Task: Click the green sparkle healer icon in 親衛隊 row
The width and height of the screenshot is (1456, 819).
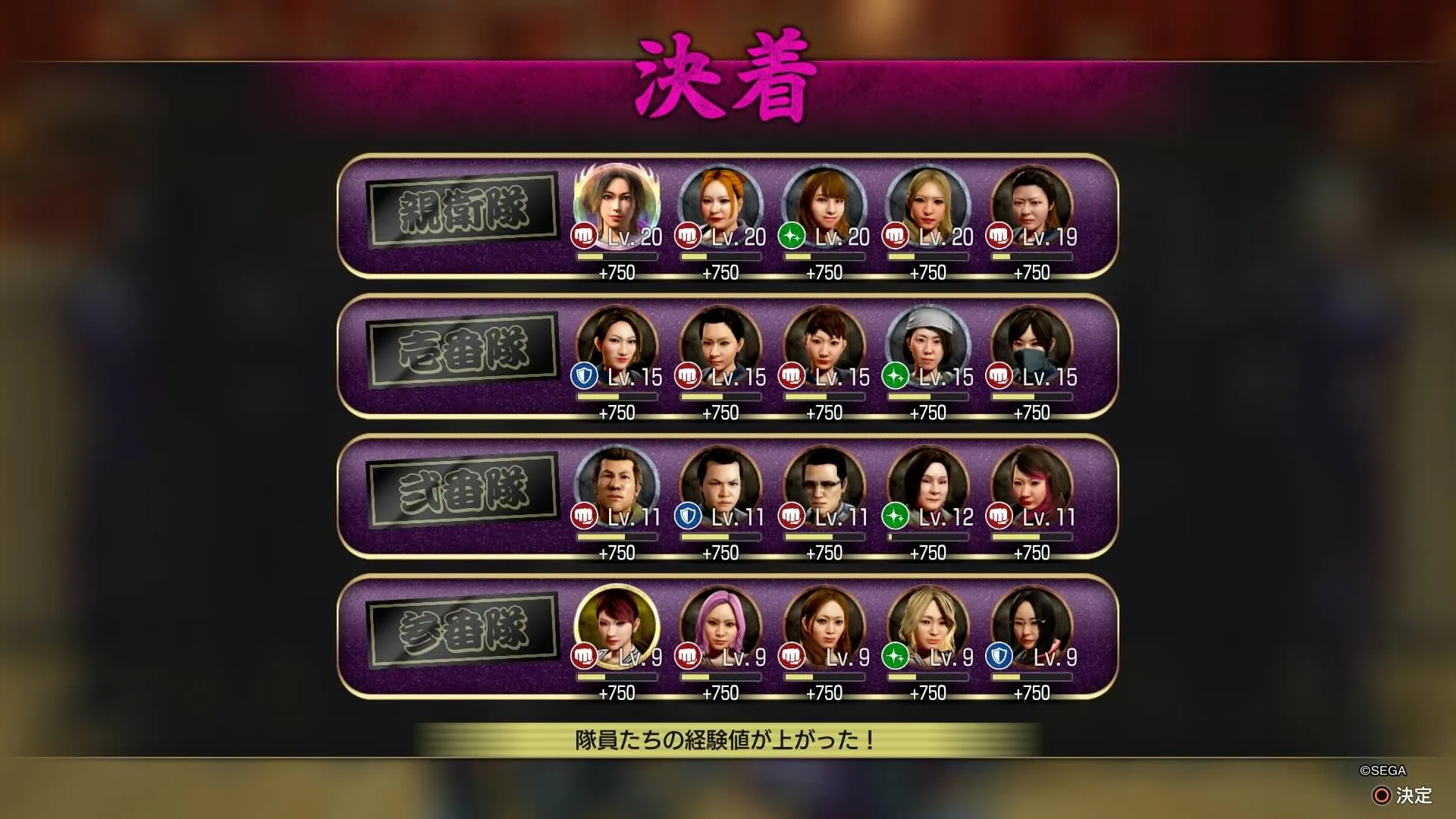Action: [792, 237]
